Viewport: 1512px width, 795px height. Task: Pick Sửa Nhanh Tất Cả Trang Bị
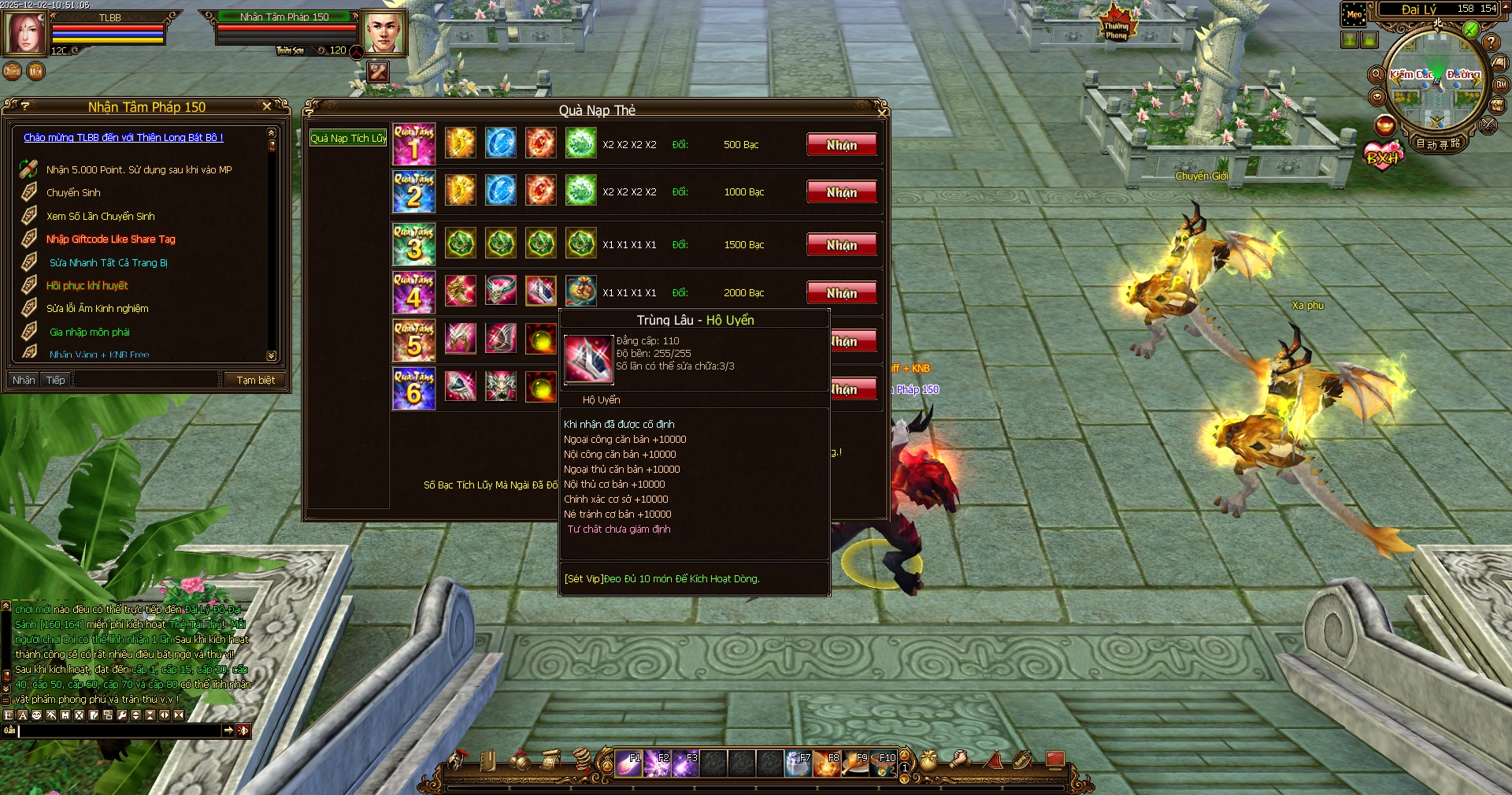(108, 263)
